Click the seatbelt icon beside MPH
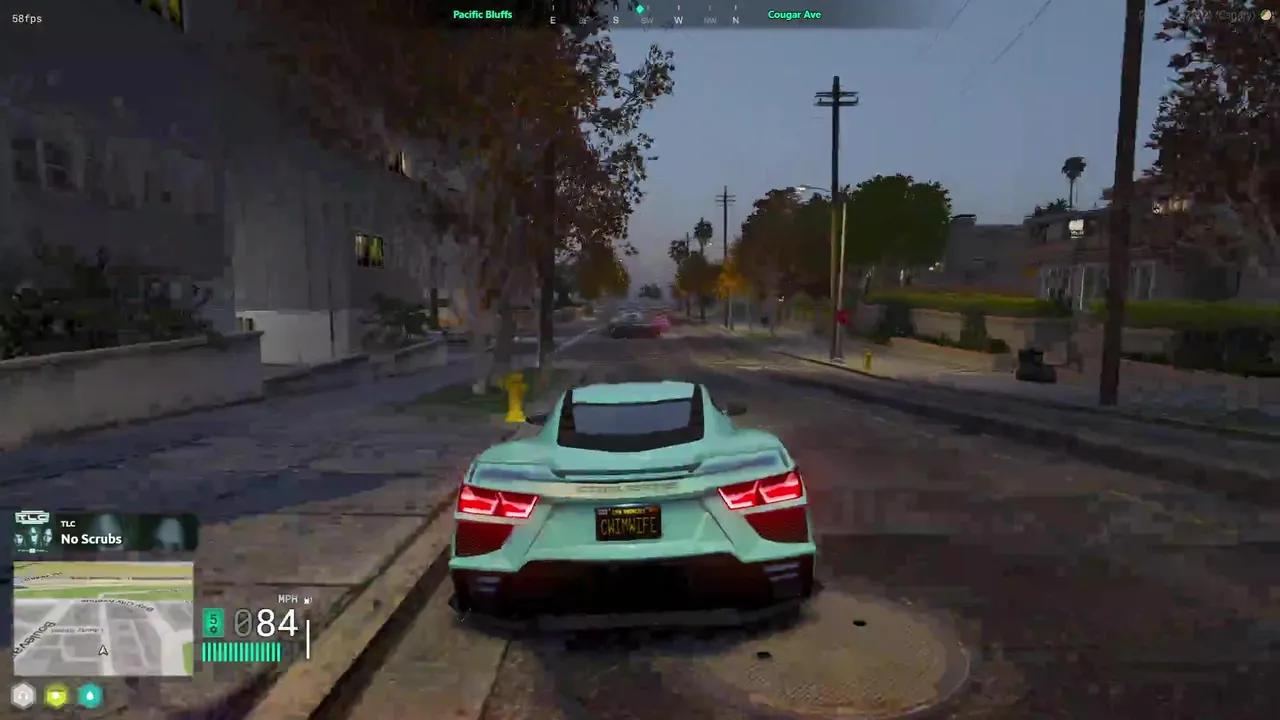Screen dimensions: 1280x720 coord(308,599)
